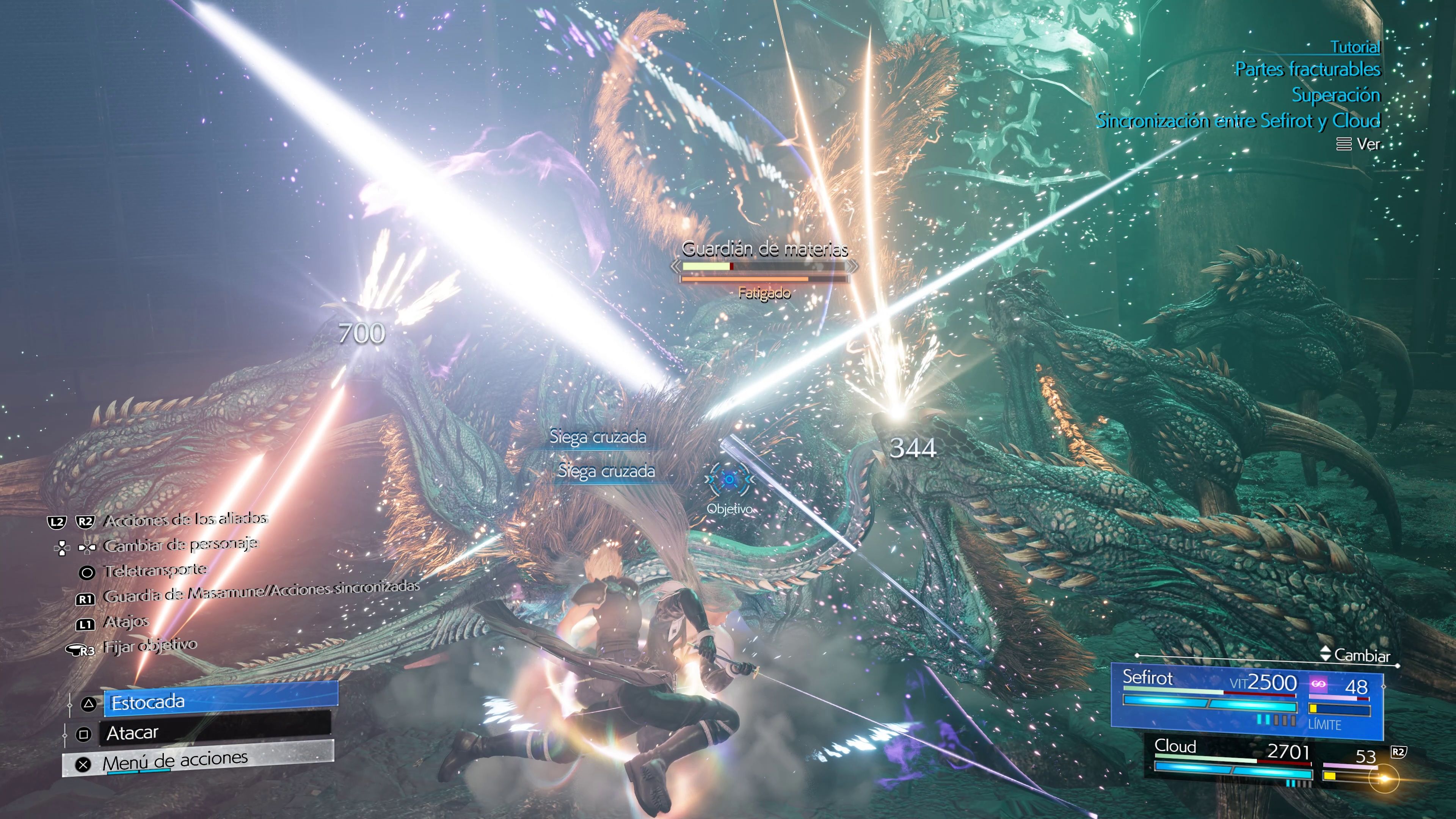The width and height of the screenshot is (1456, 819).
Task: Select the Guardián de materias enemy nameplate
Action: pos(764,249)
